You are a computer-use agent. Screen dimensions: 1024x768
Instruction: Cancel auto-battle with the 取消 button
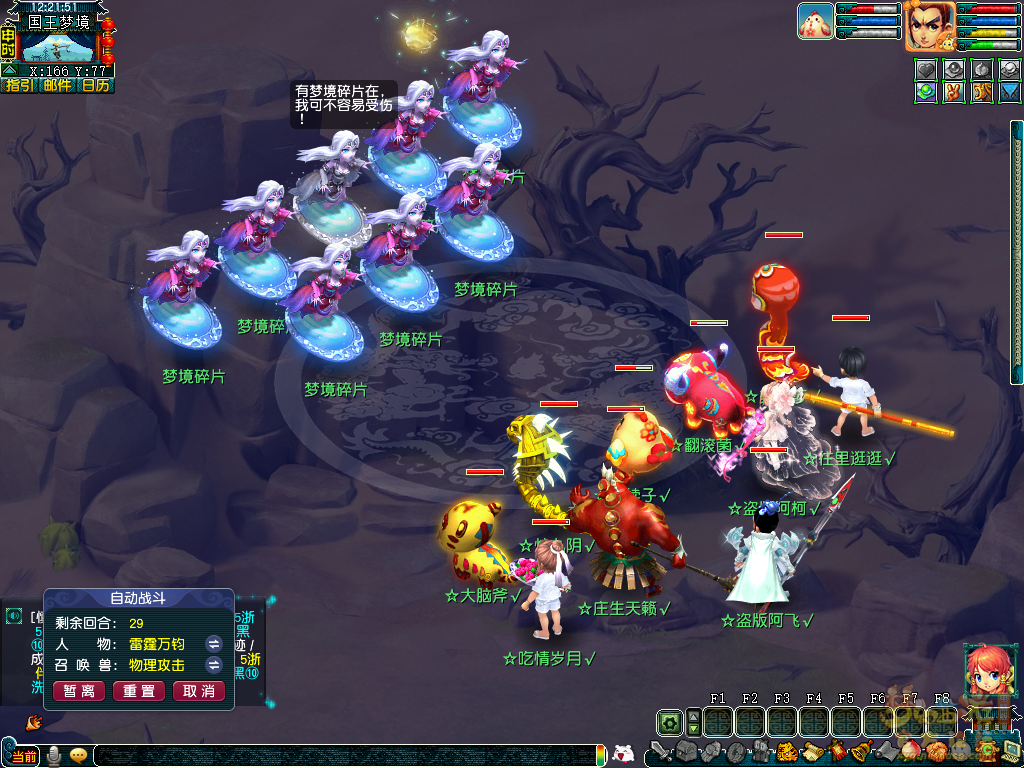[x=199, y=691]
